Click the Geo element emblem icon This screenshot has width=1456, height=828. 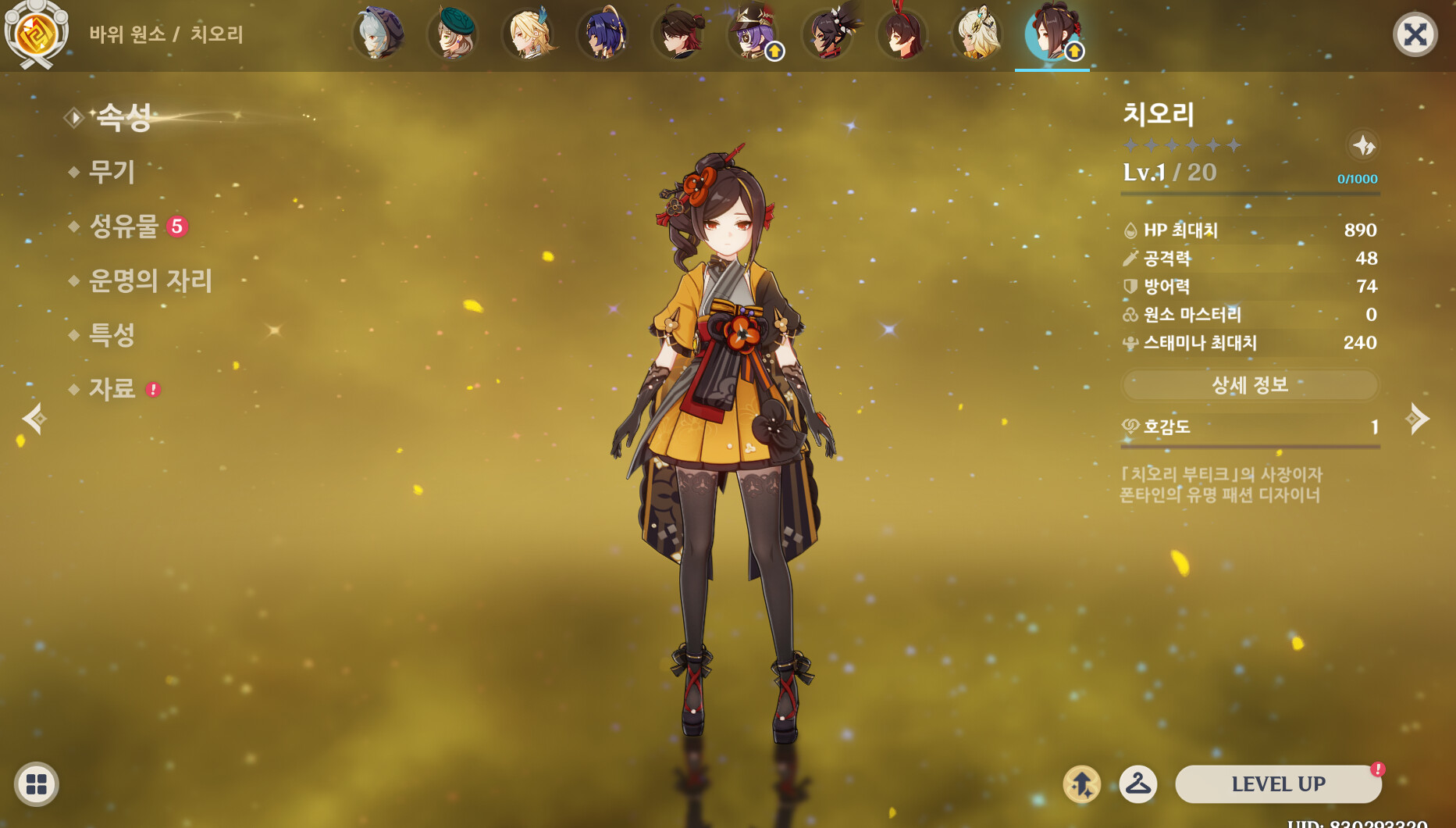pos(36,33)
